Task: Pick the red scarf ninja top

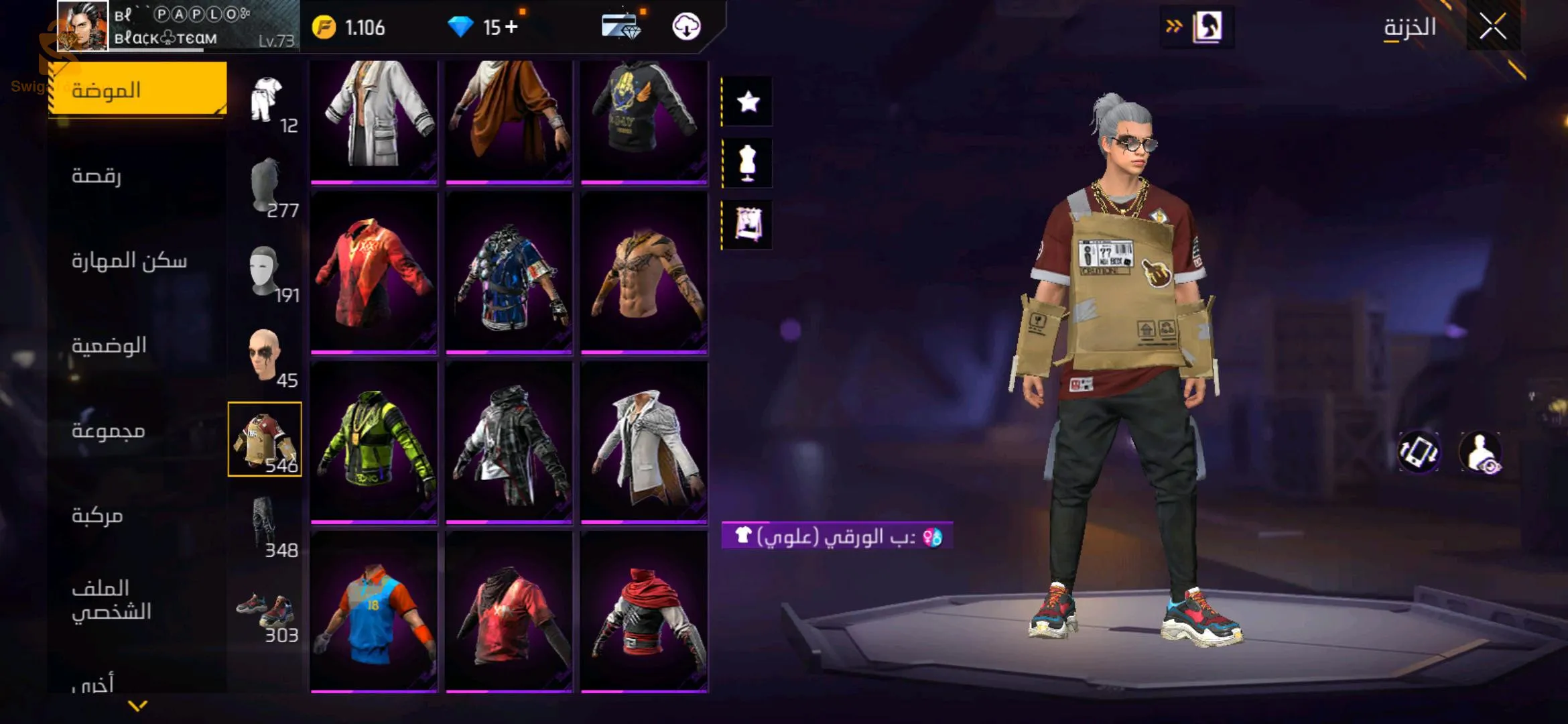Action: tap(644, 611)
